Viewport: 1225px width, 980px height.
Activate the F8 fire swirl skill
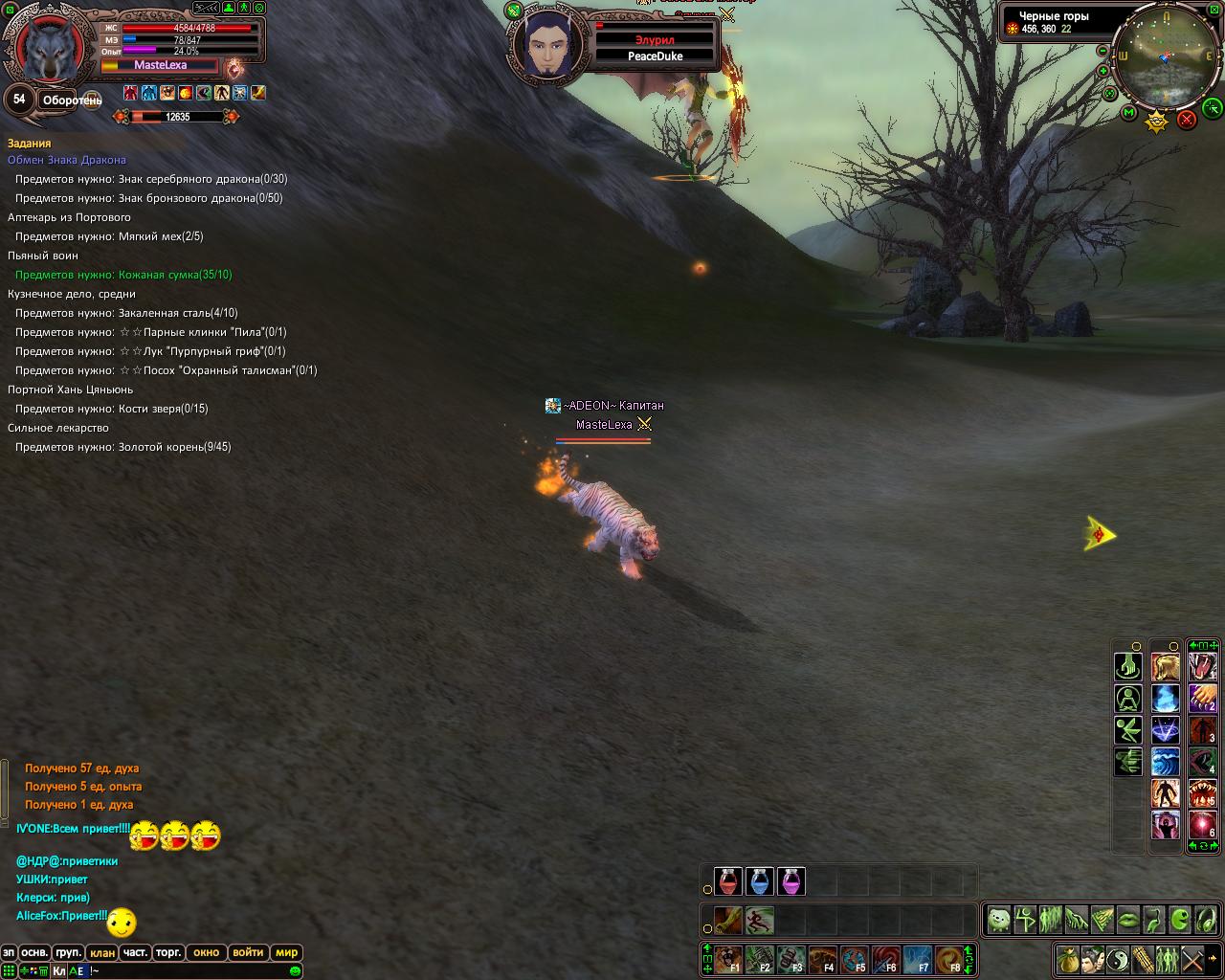pyautogui.click(x=948, y=958)
